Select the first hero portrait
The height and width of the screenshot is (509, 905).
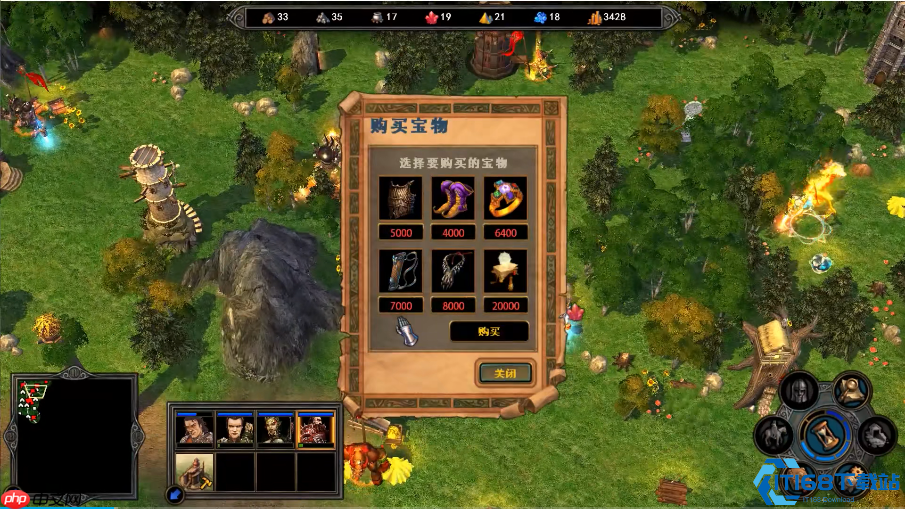195,429
